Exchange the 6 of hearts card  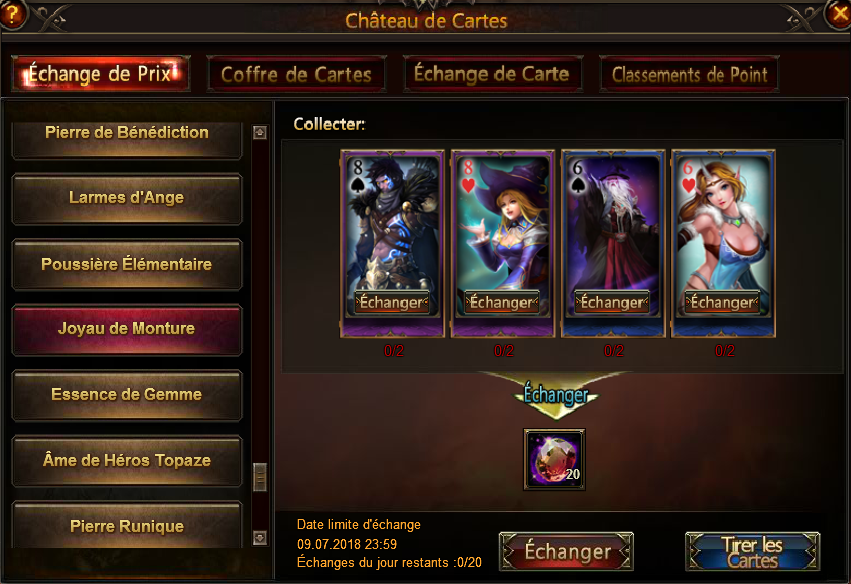[722, 302]
